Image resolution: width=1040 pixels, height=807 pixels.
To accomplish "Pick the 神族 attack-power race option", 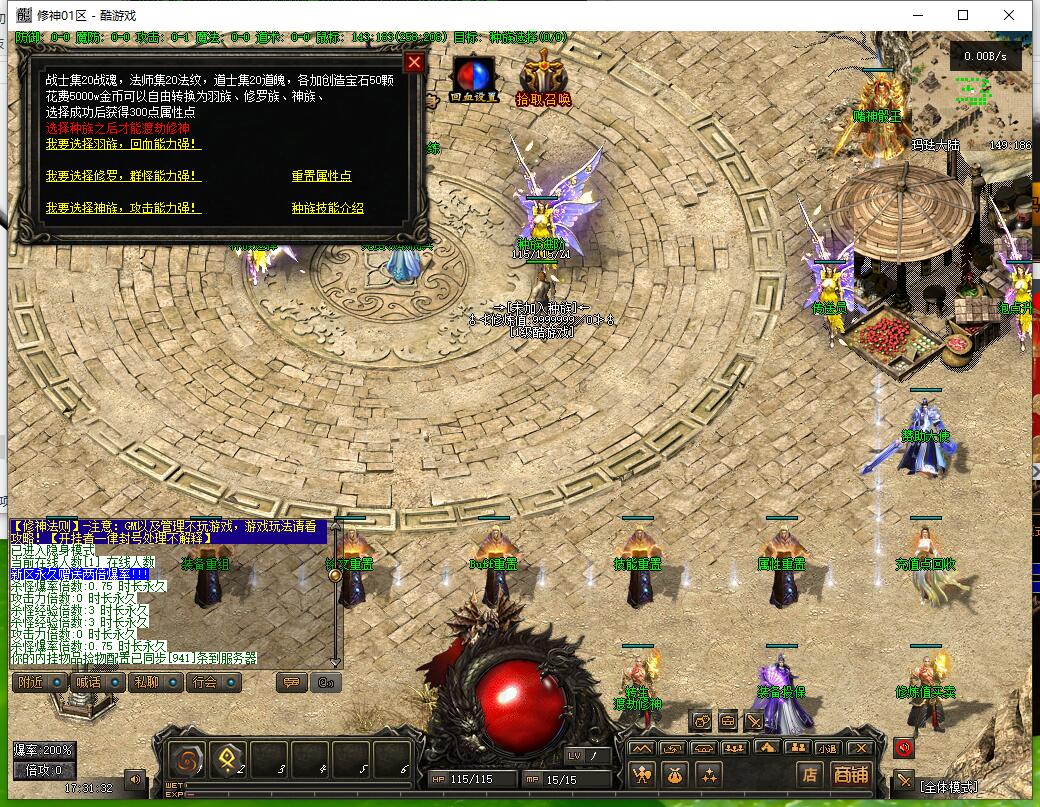I will pos(123,208).
